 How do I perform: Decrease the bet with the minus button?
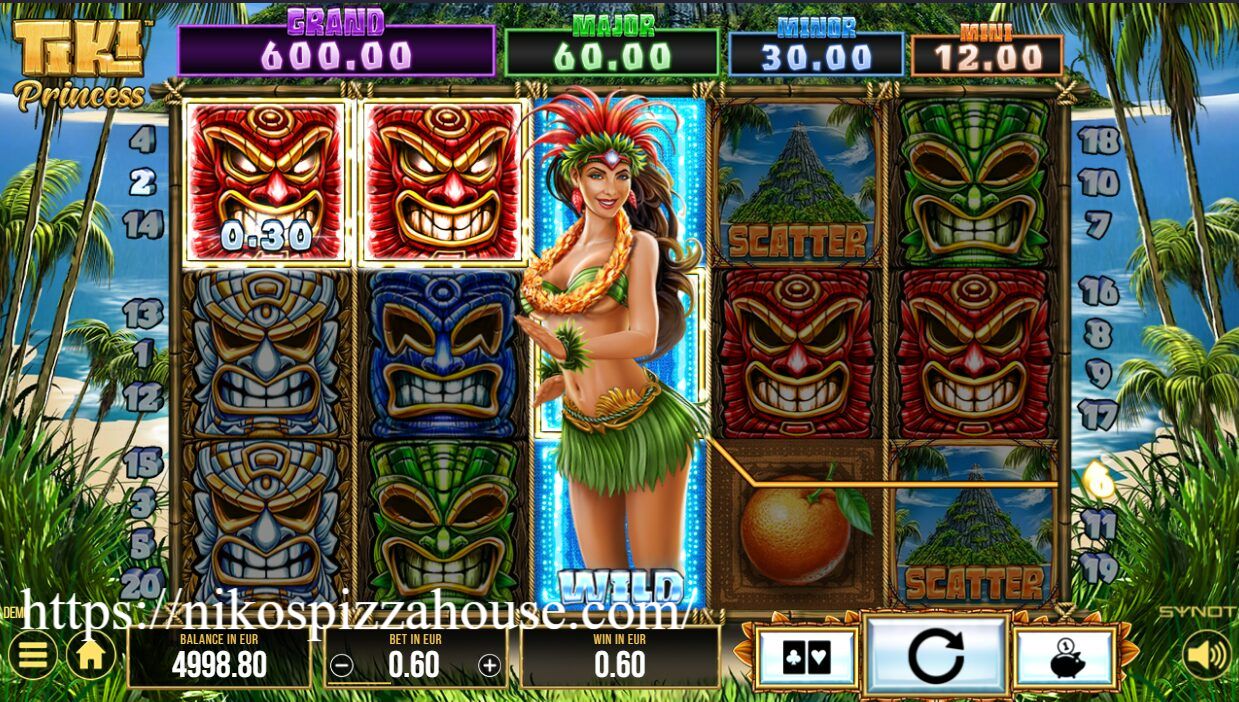coord(342,666)
